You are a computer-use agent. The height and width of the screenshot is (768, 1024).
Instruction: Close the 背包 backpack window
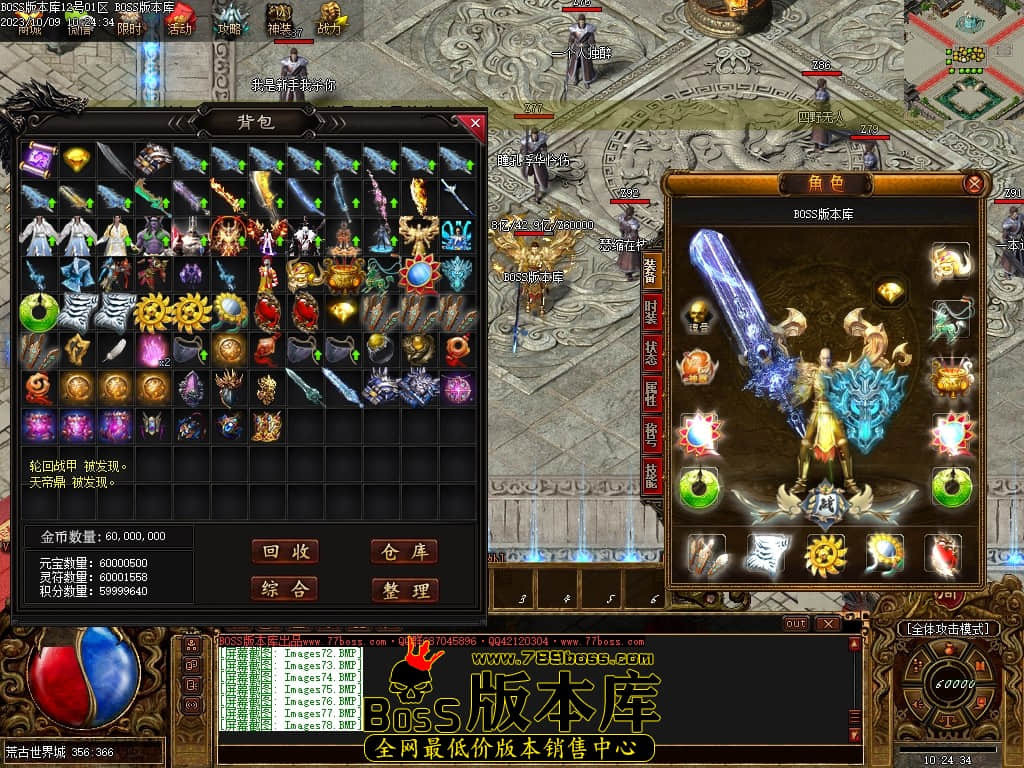[475, 123]
